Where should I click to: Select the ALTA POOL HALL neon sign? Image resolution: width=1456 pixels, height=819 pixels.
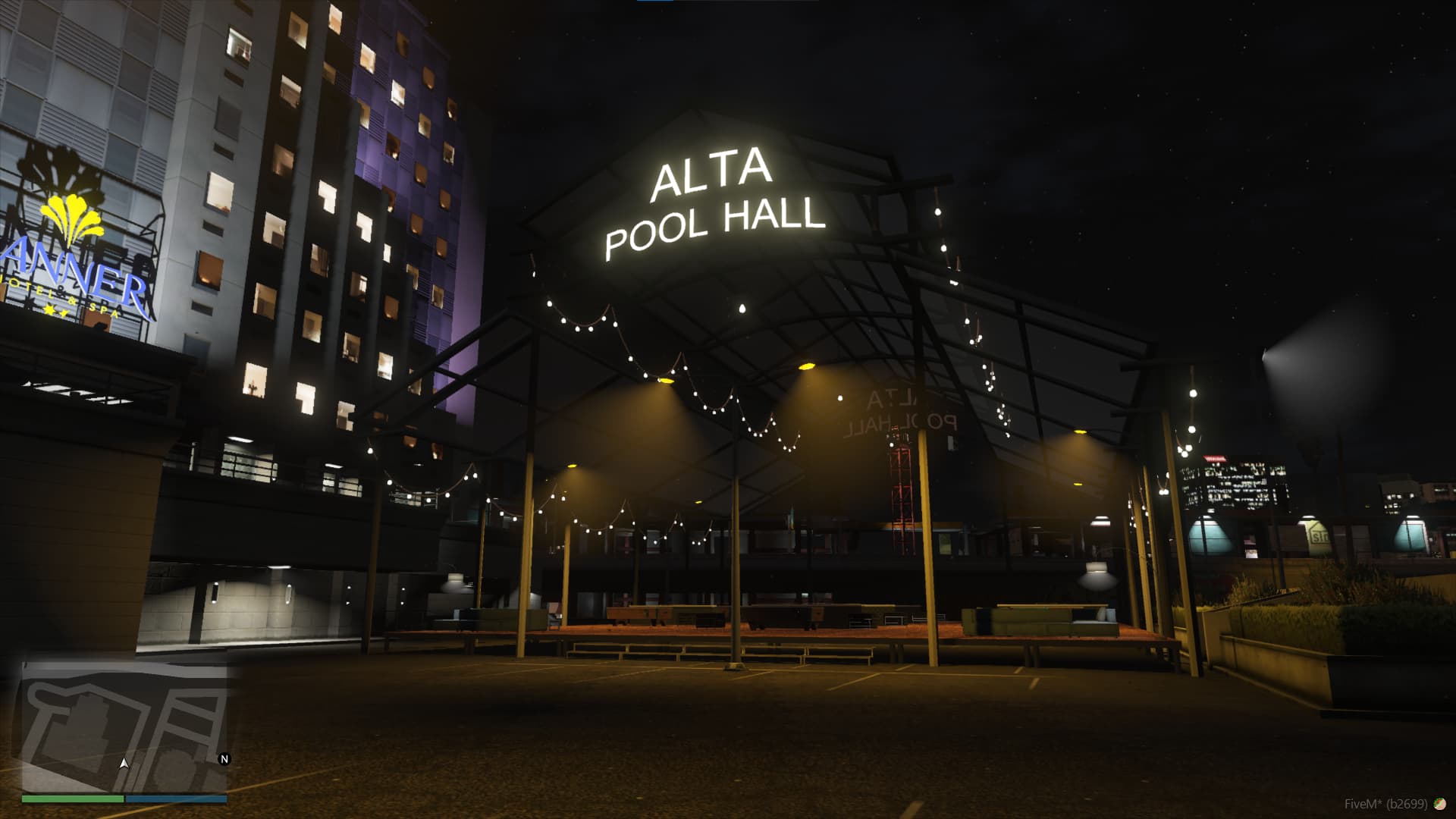coord(713,197)
